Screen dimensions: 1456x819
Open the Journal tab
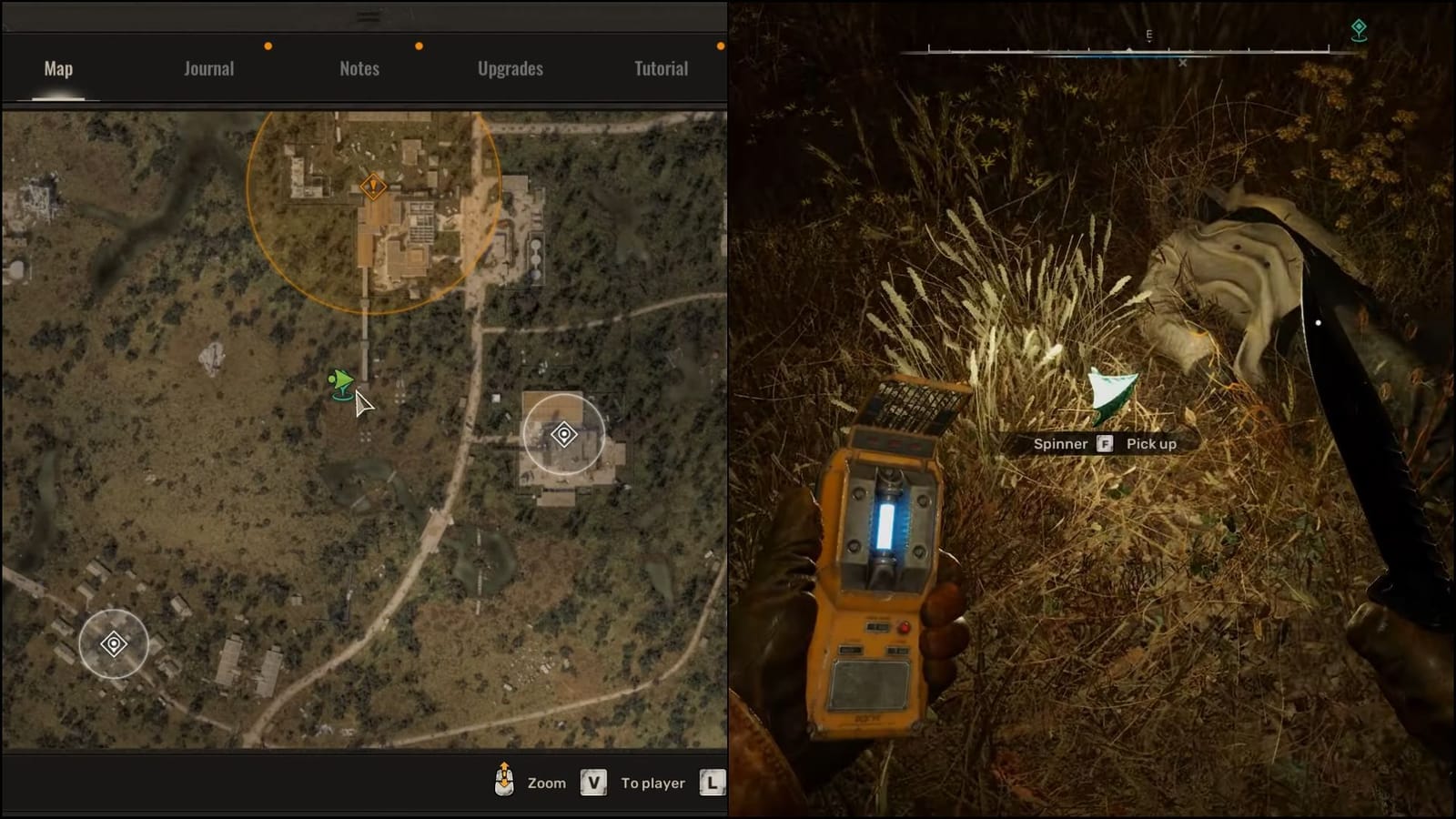click(208, 67)
